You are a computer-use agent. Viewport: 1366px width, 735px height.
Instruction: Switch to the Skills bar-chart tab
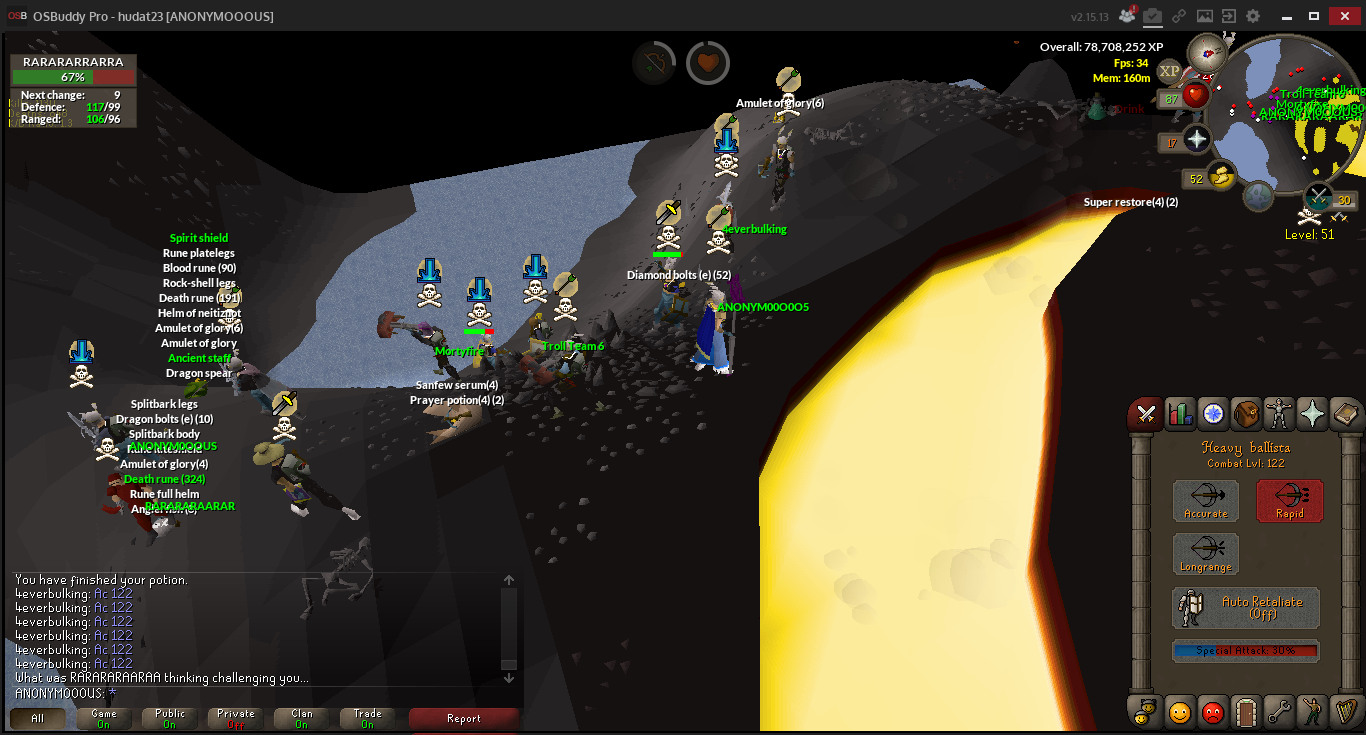click(x=1181, y=413)
